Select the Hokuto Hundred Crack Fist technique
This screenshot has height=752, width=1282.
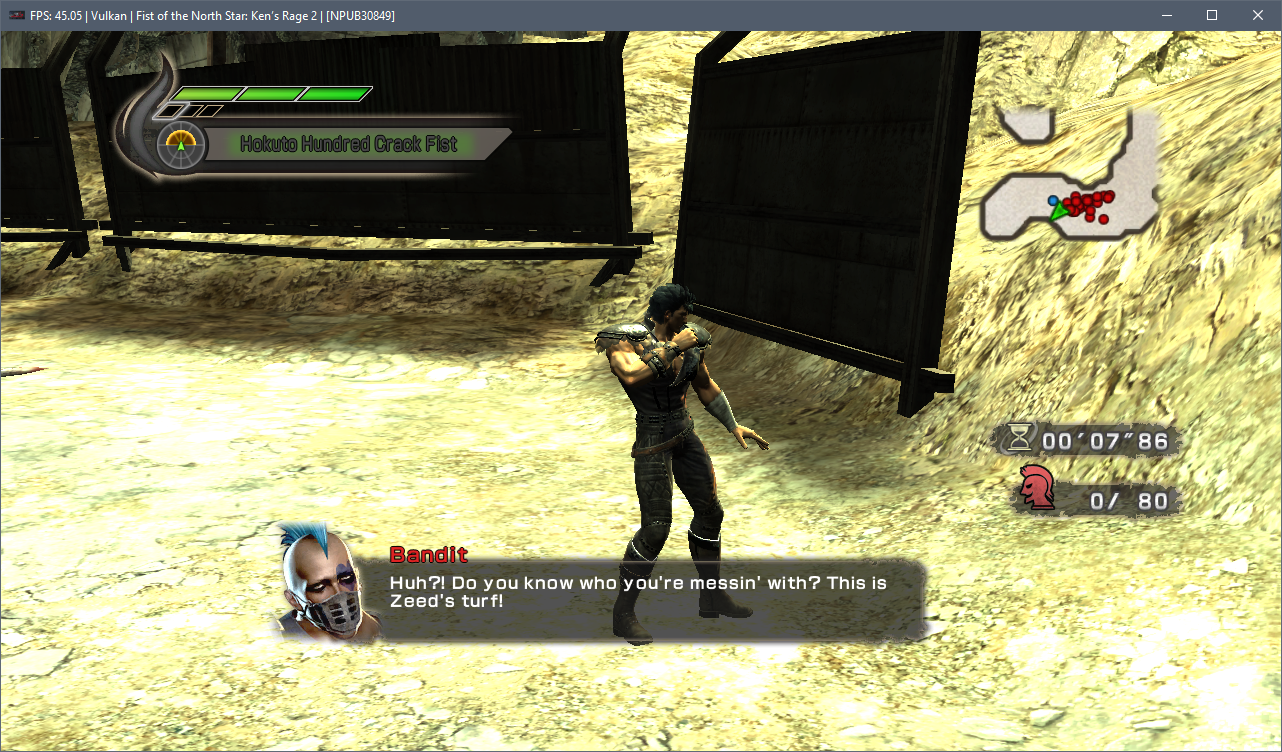pyautogui.click(x=348, y=144)
